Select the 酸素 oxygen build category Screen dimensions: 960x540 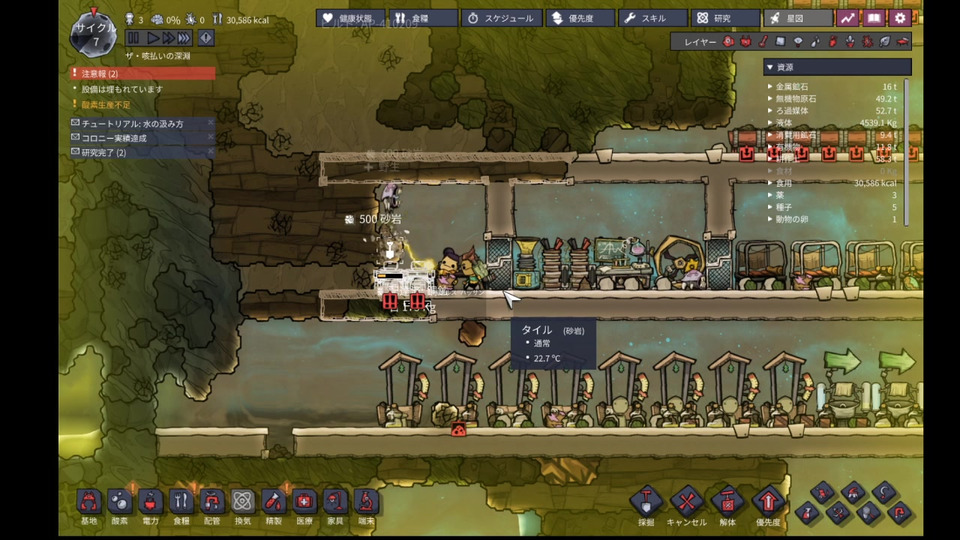[x=120, y=502]
